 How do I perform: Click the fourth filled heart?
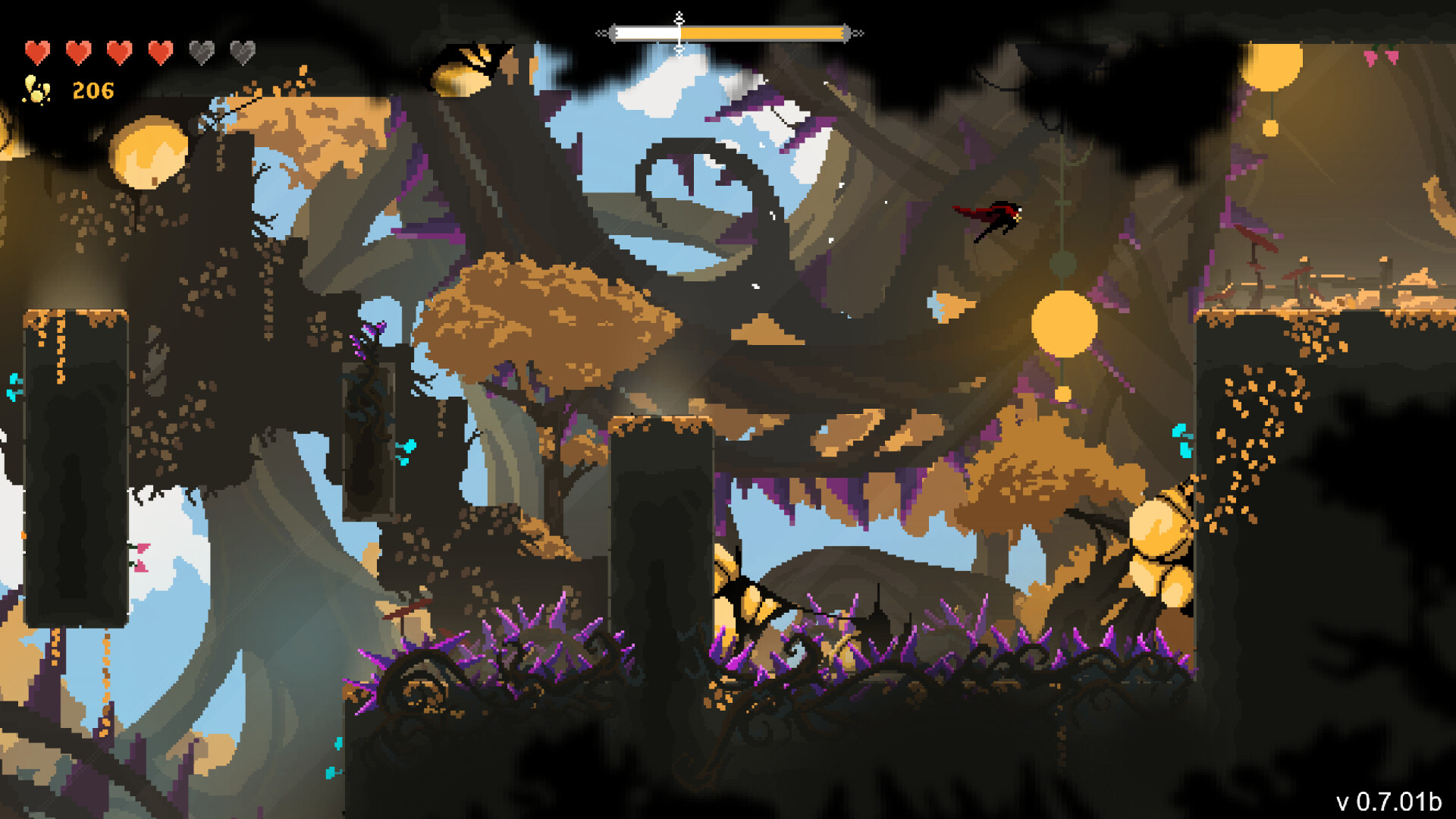[x=159, y=52]
